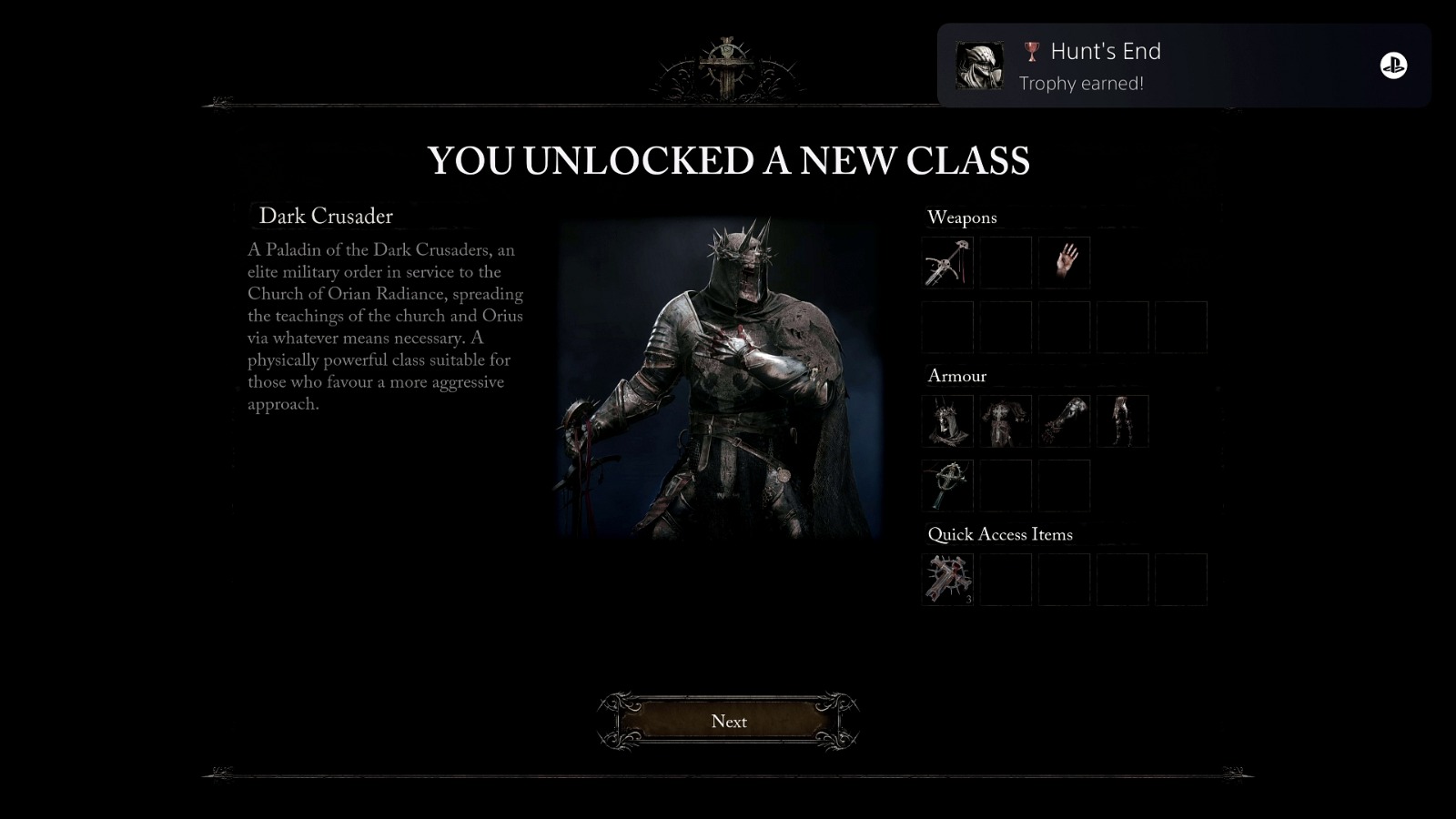Click the PlayStation logo in the trophy notification
Image resolution: width=1456 pixels, height=819 pixels.
coord(1391,64)
